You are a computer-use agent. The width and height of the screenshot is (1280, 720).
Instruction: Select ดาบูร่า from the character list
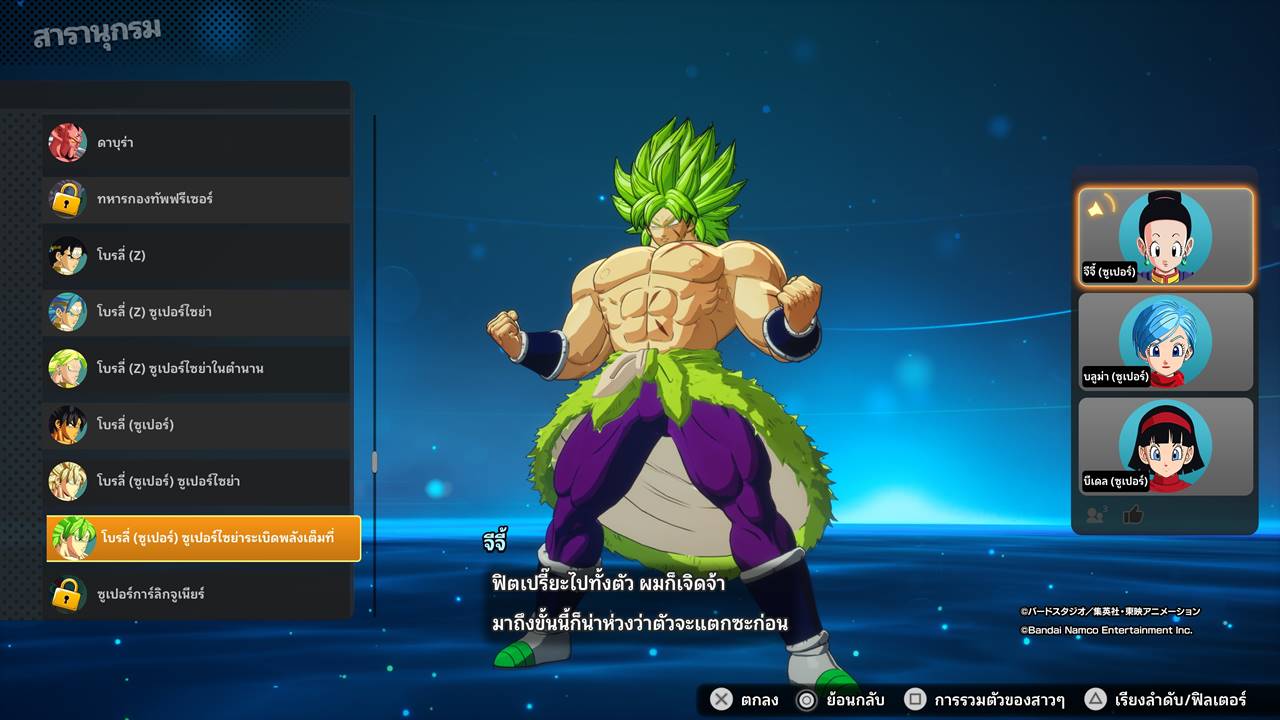coord(197,143)
